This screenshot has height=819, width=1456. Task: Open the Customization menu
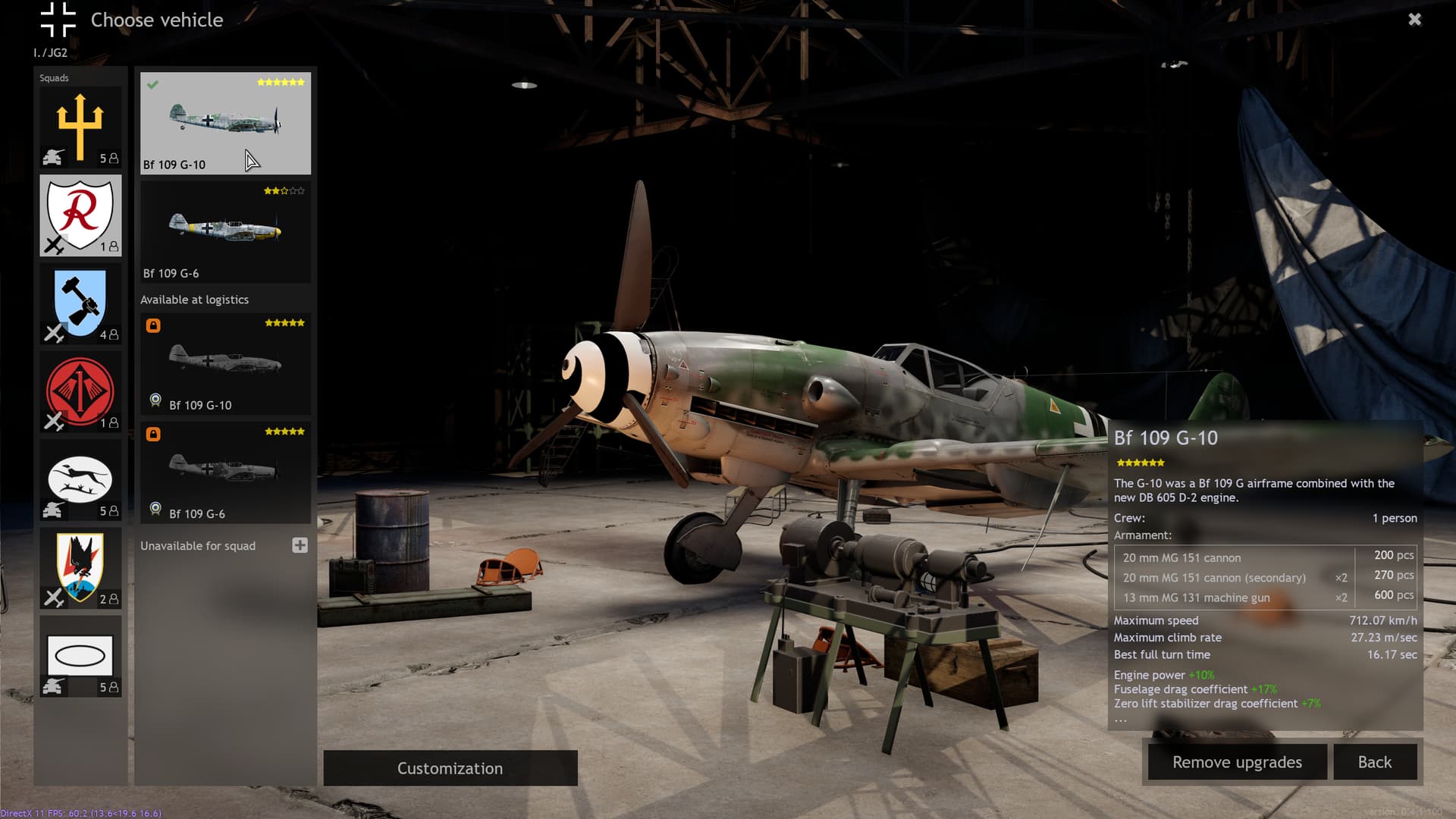point(450,768)
